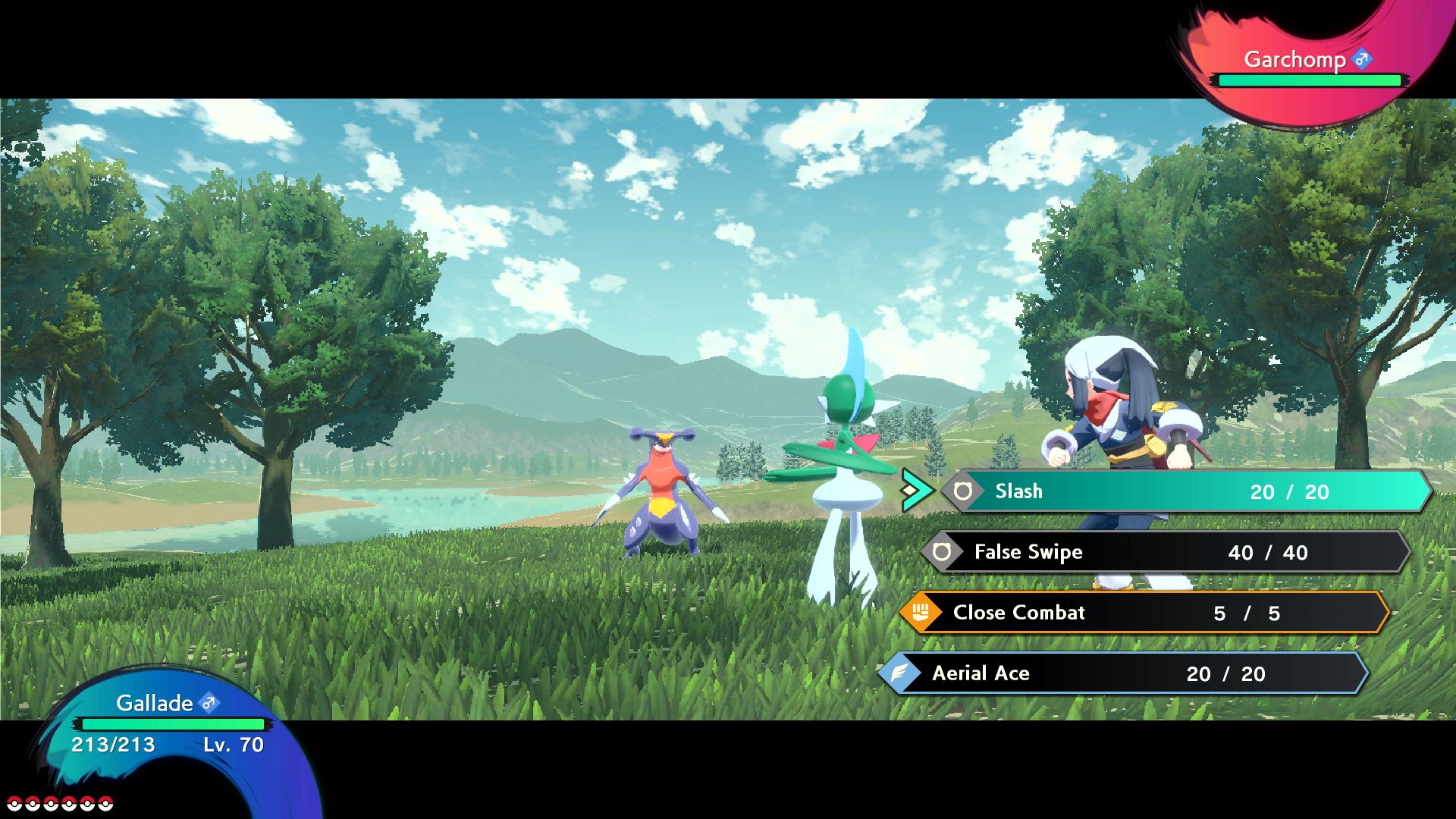
Task: Click the male gender symbol next to Garchomp
Action: click(1362, 58)
